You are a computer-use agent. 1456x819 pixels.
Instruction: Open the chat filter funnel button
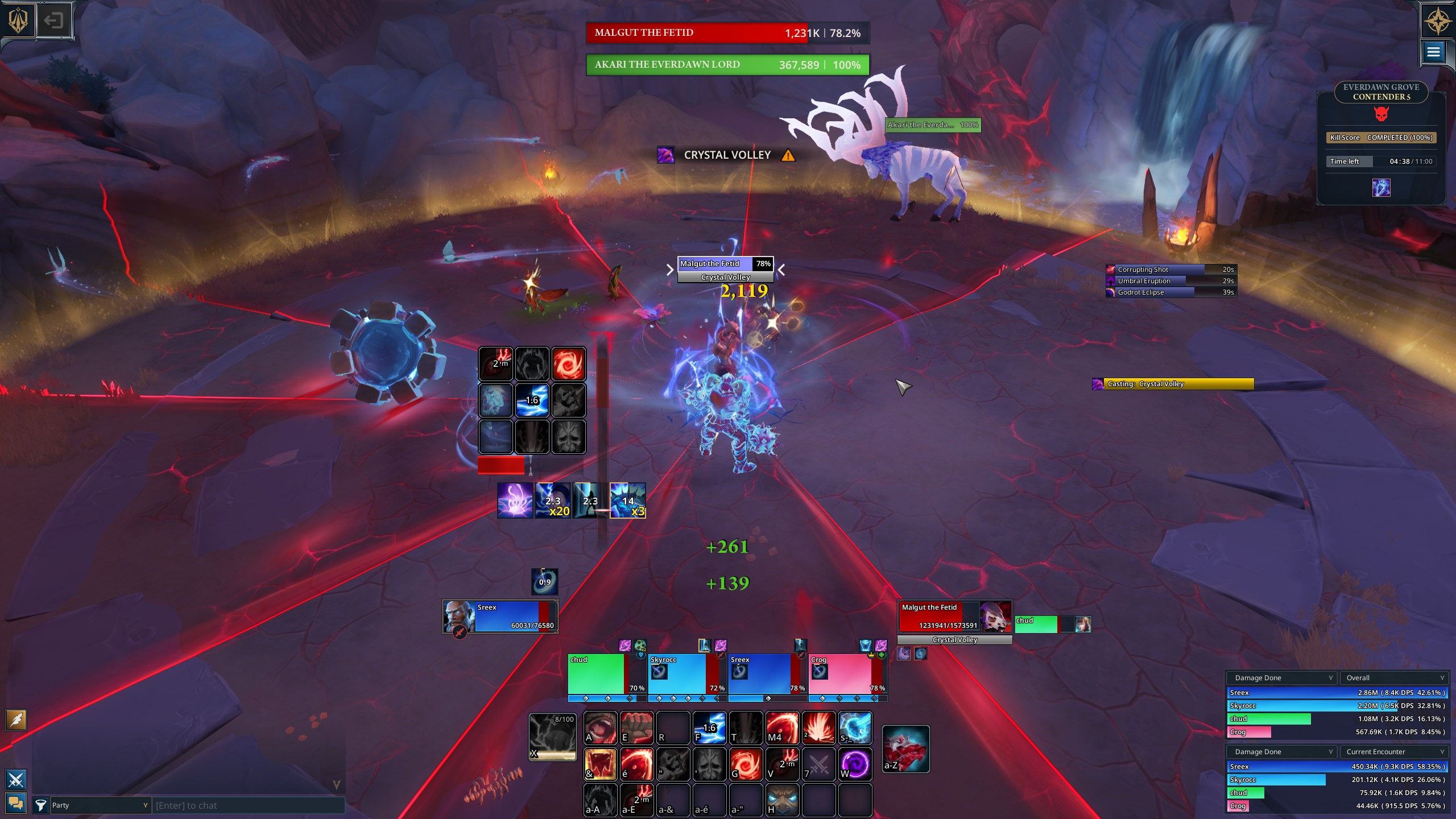pos(40,805)
